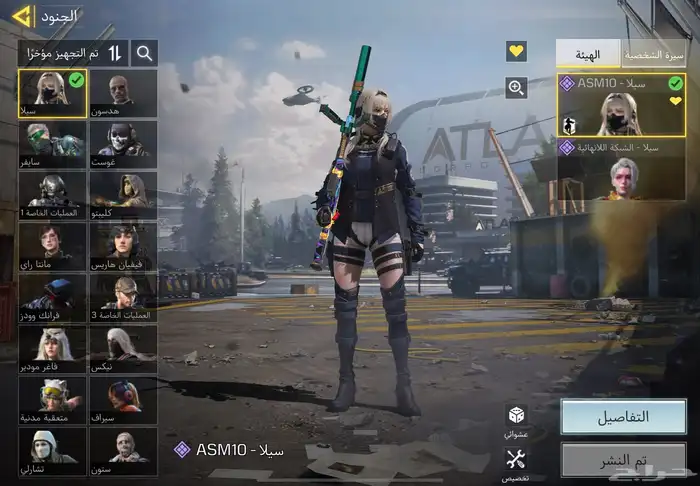Image resolution: width=700 pixels, height=486 pixels.
Task: Zoom in on the character preview
Action: [516, 88]
